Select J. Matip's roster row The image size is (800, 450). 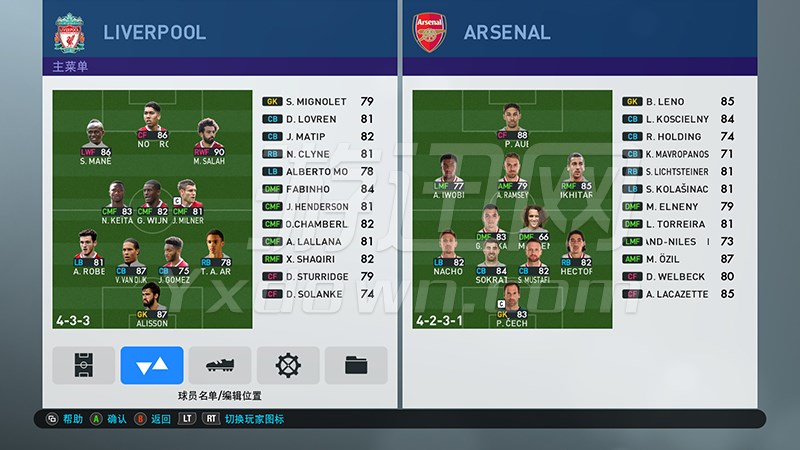[x=318, y=136]
